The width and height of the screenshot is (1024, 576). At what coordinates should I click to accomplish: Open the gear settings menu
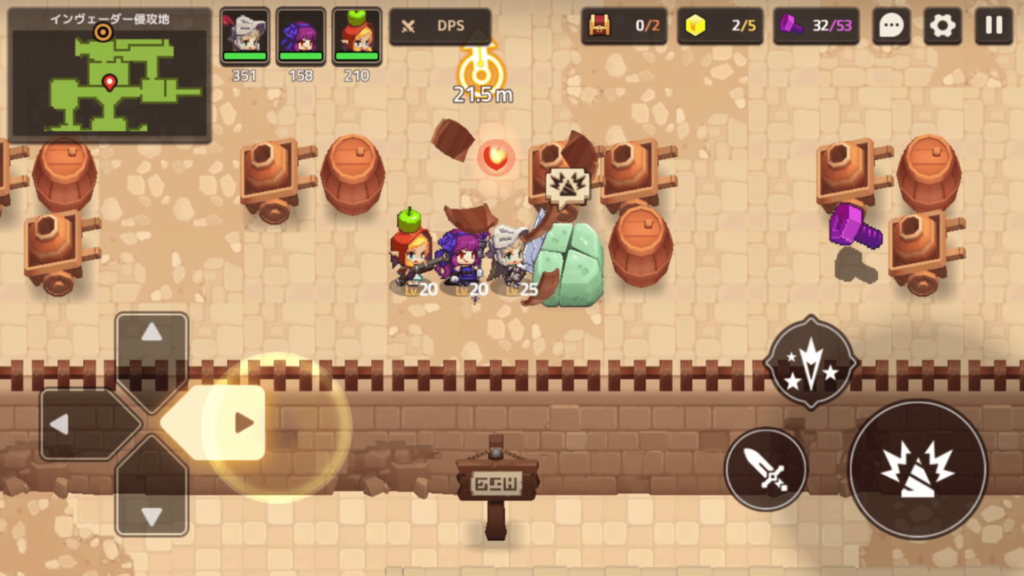pyautogui.click(x=941, y=27)
